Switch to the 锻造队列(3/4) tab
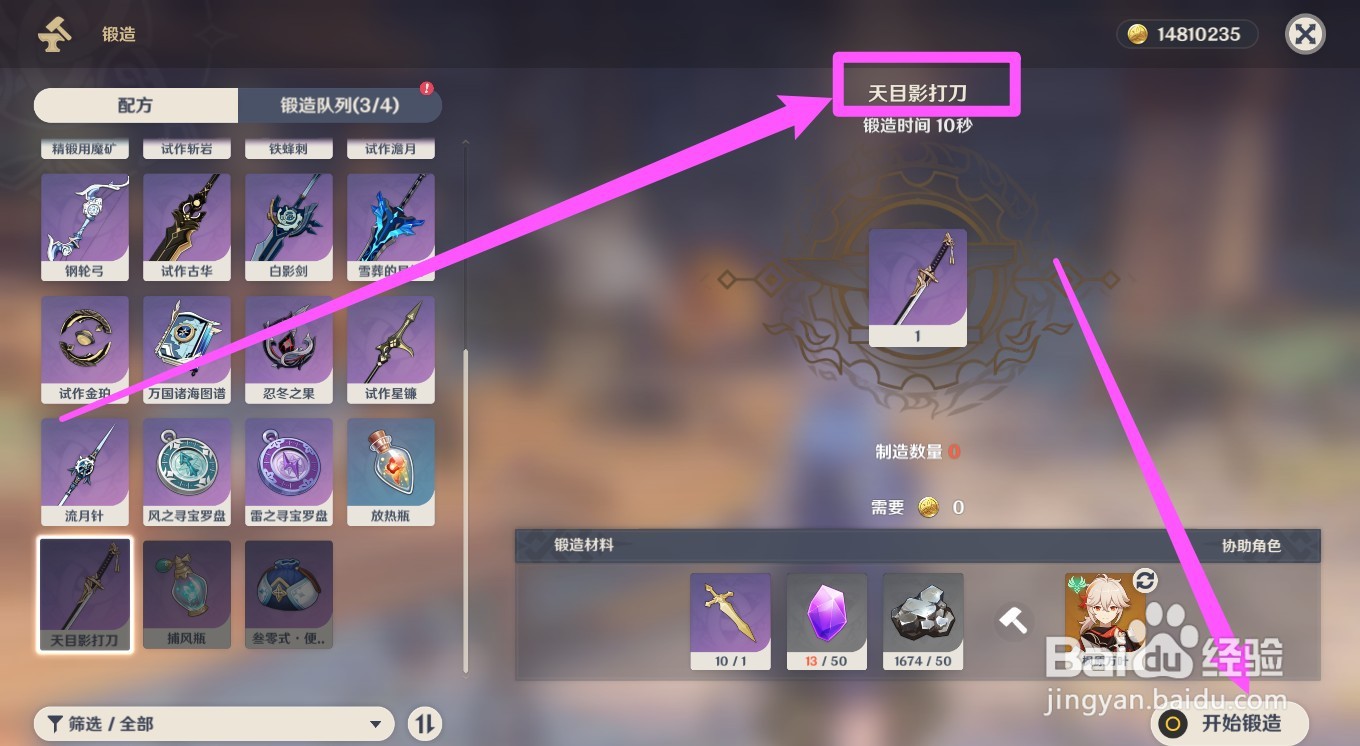Screen dimensions: 1360x746 coord(340,105)
